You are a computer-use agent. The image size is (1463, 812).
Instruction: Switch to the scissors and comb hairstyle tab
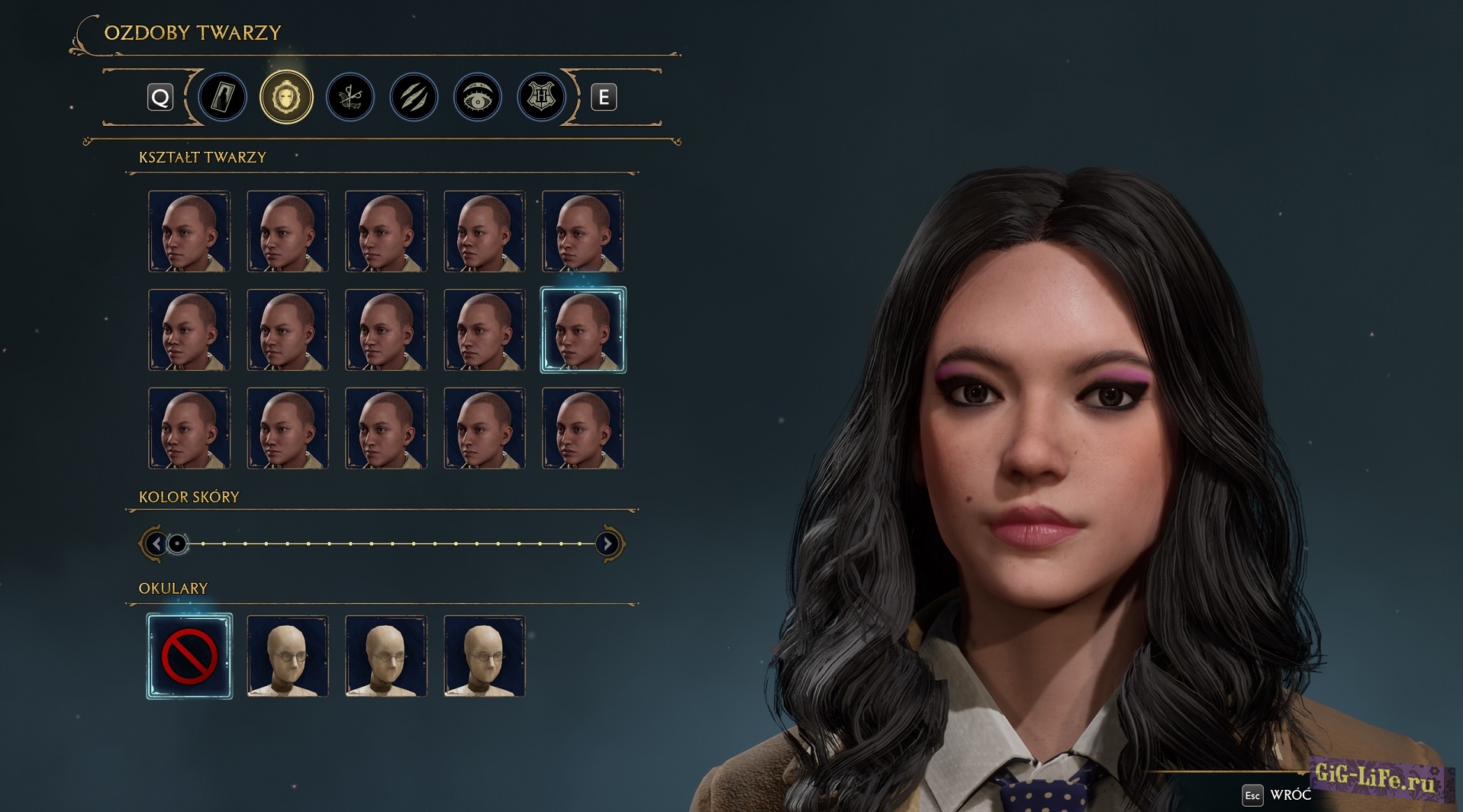coord(350,97)
